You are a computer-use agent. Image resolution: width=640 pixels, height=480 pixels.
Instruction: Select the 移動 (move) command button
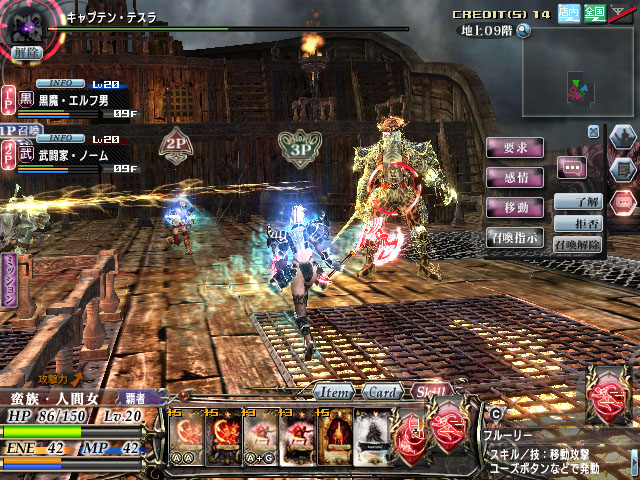coord(515,207)
